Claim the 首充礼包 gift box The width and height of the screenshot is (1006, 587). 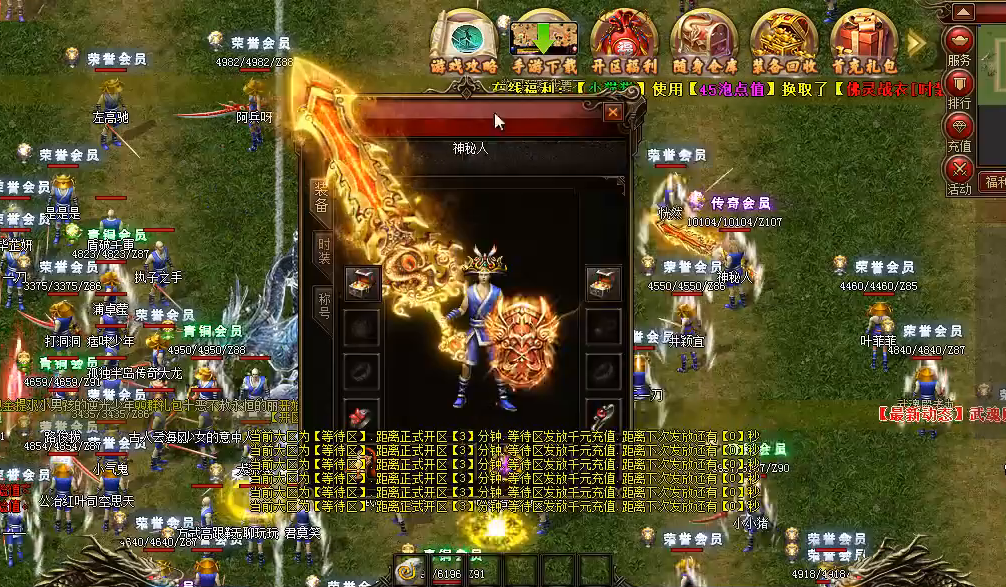864,40
